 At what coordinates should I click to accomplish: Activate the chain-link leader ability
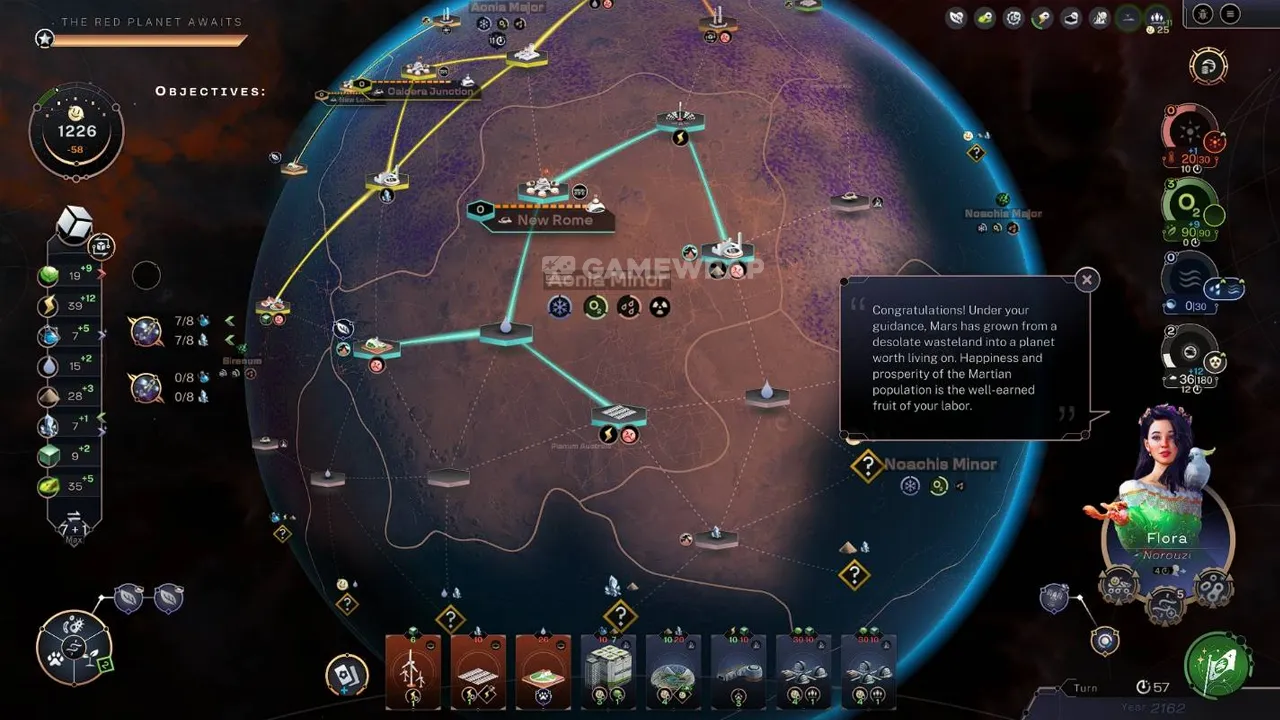(x=1212, y=587)
